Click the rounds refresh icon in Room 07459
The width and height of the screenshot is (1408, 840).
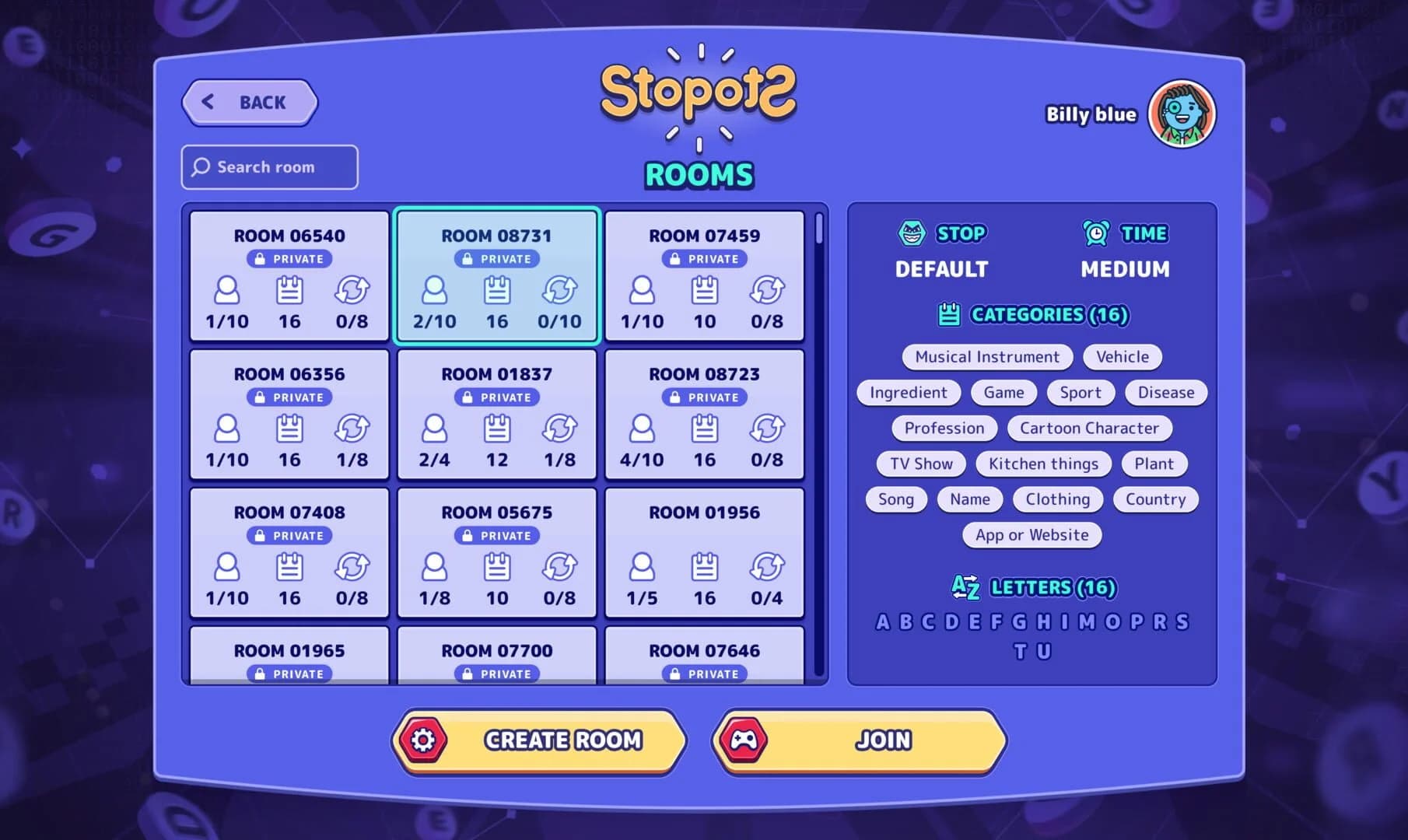click(768, 292)
